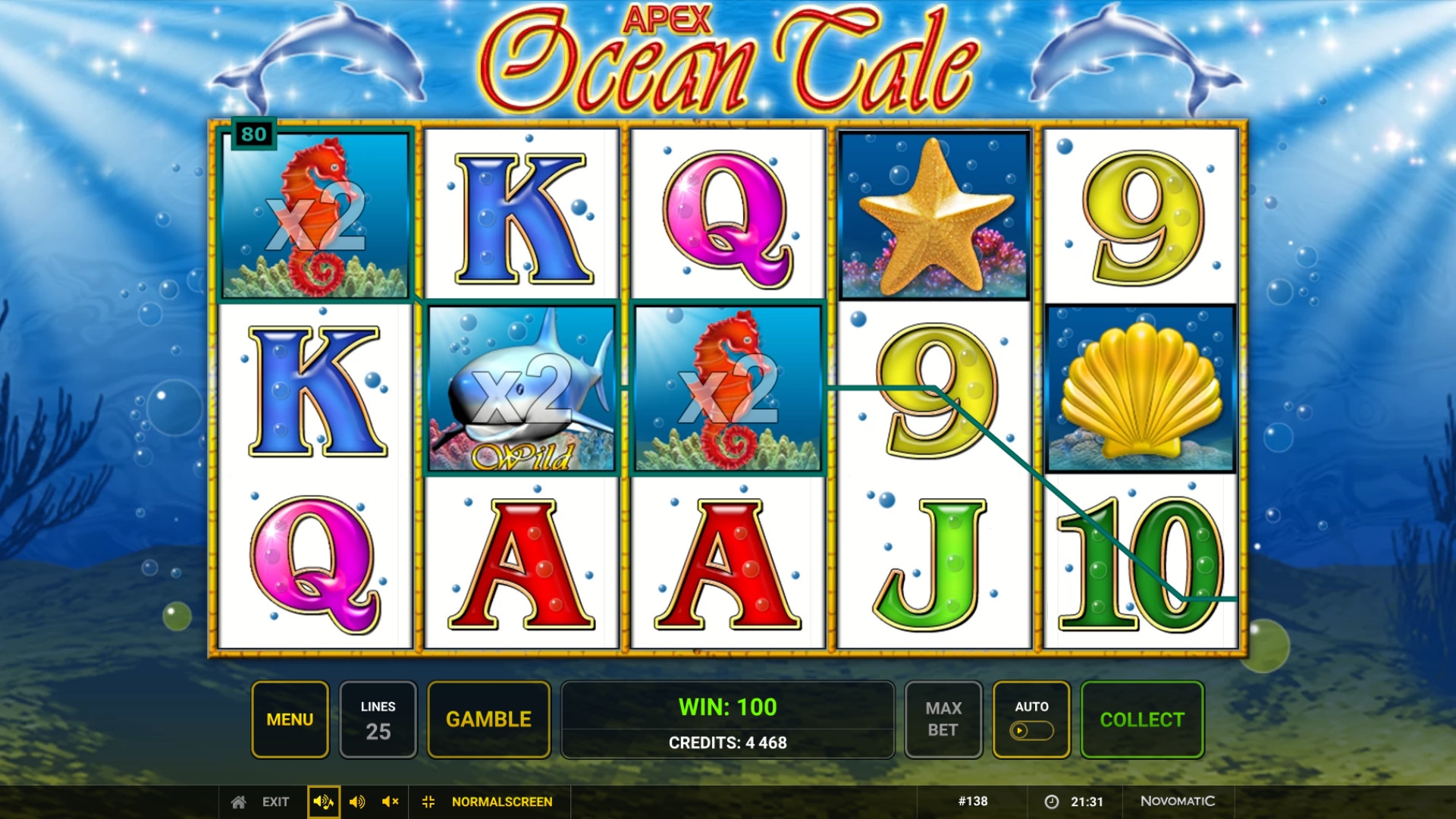The image size is (1456, 819).
Task: Toggle the AUTO spin switch
Action: [x=1031, y=730]
